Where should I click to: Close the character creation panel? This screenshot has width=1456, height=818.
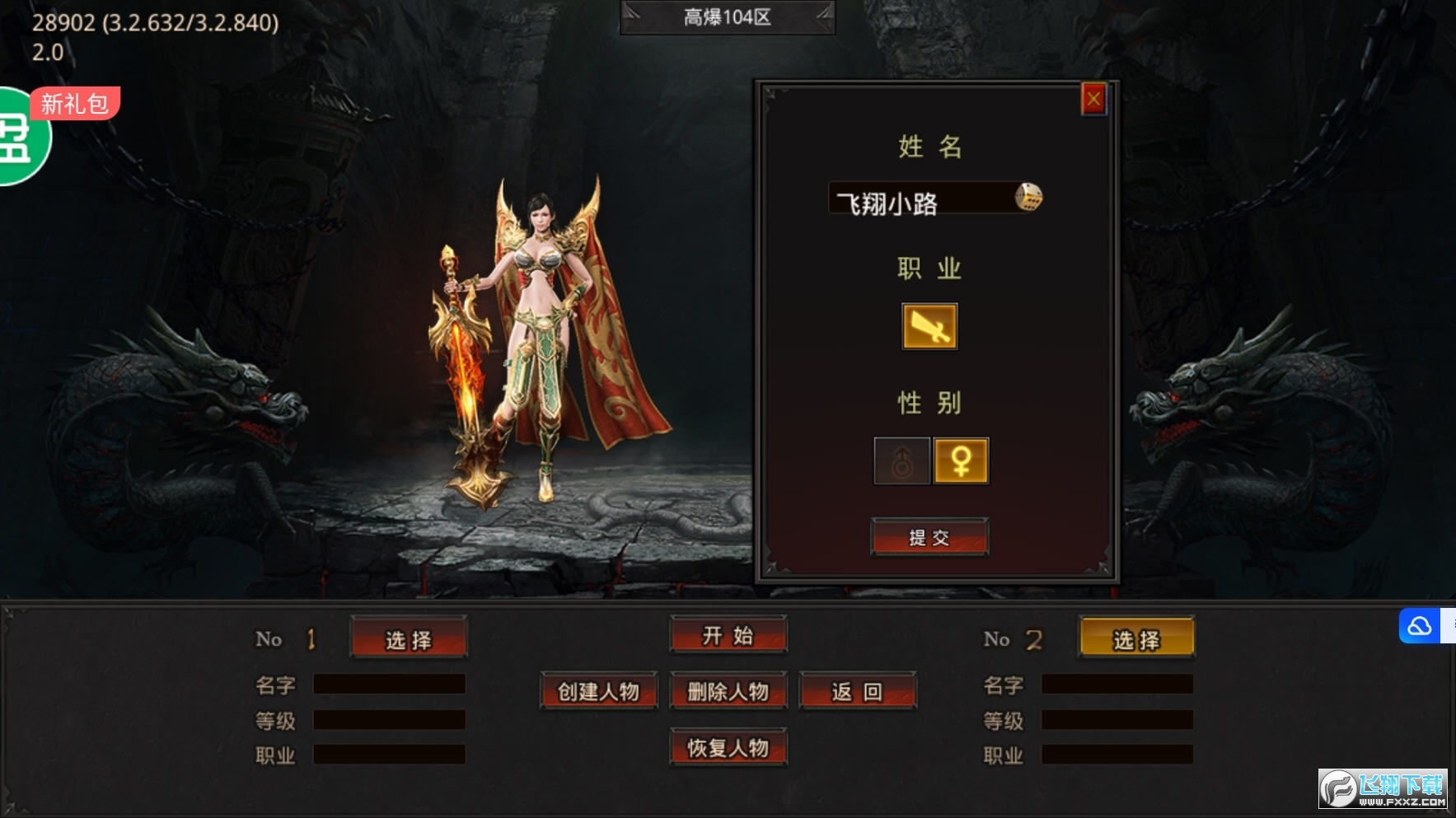click(x=1093, y=100)
